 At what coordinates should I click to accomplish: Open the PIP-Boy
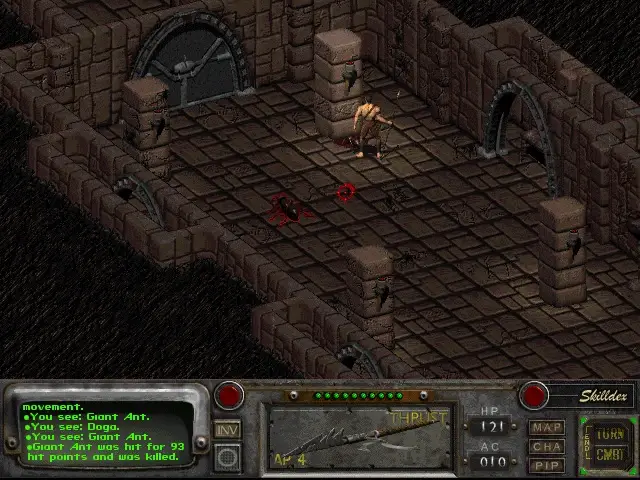pyautogui.click(x=546, y=464)
